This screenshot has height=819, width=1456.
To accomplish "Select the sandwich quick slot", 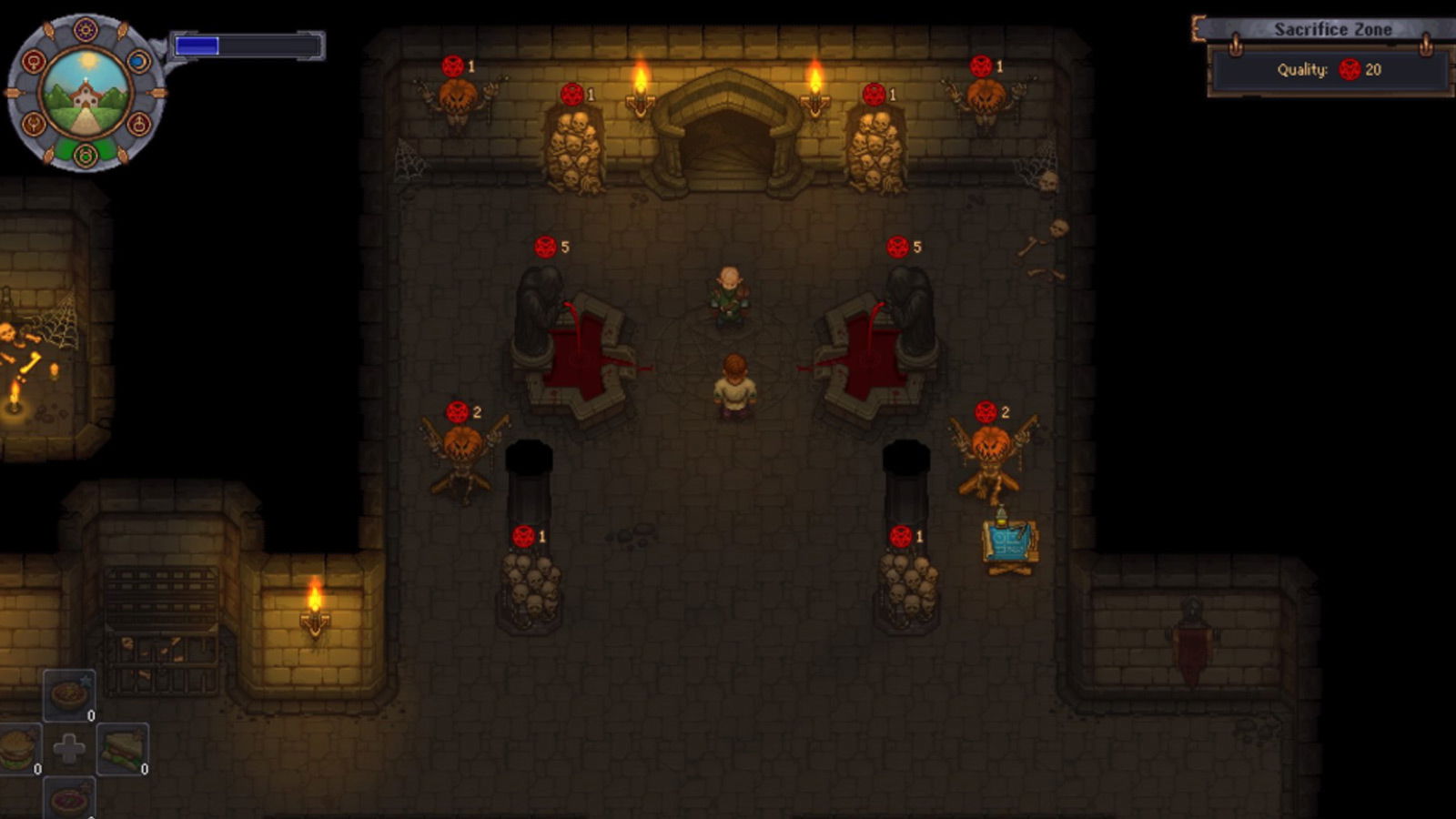I will 122,748.
